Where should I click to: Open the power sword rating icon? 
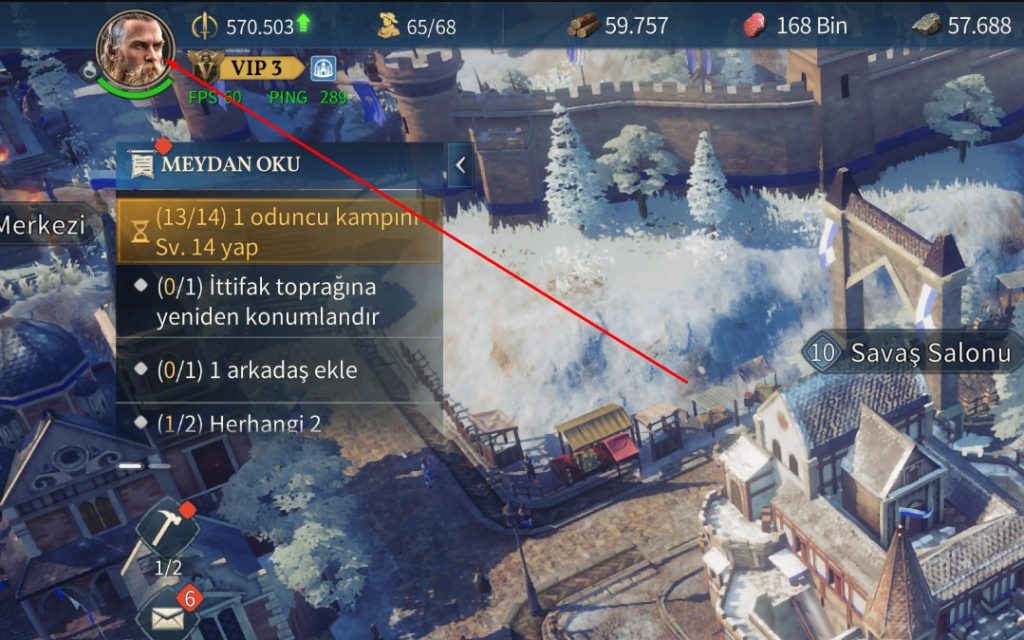[205, 26]
